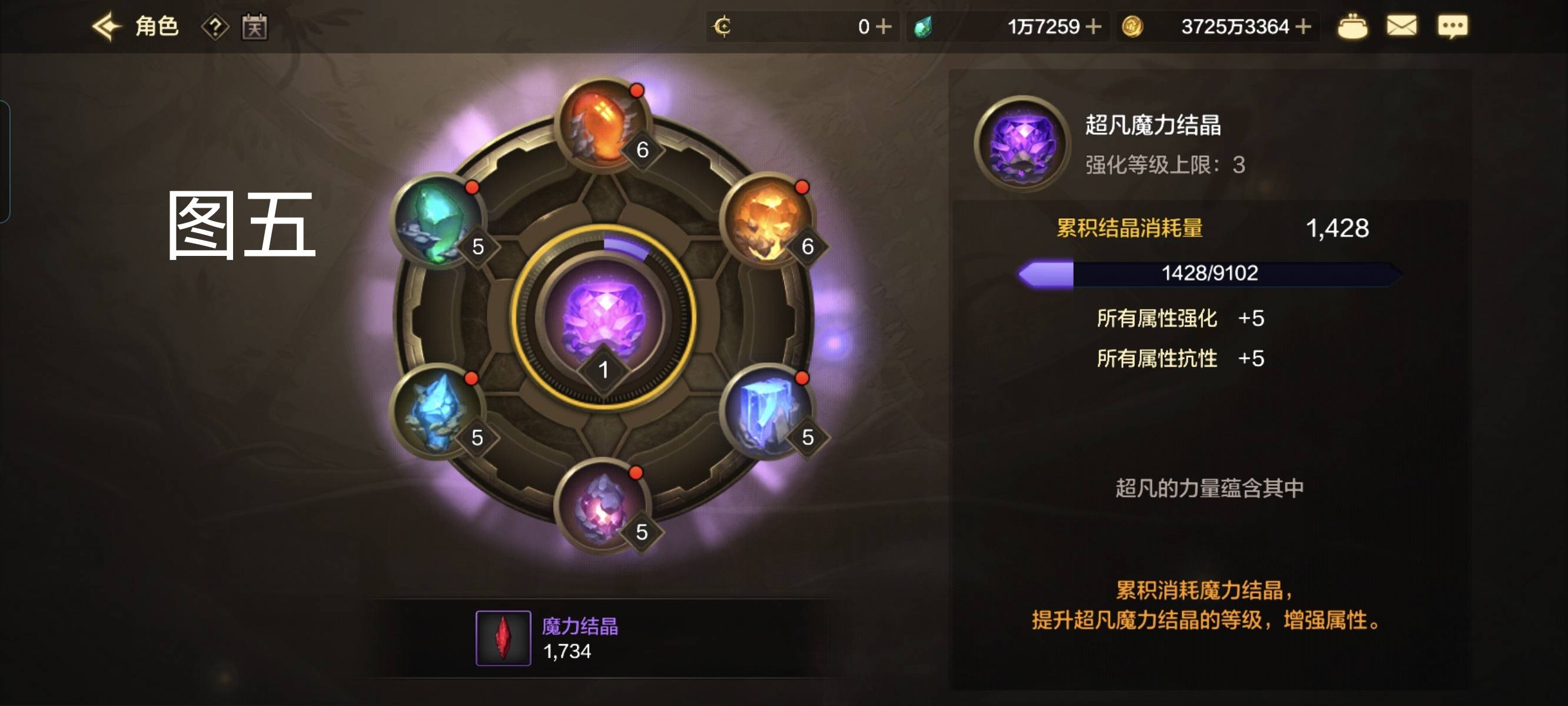Select the light blue crystal slot
Viewport: 1568px width, 706px height.
[436, 411]
